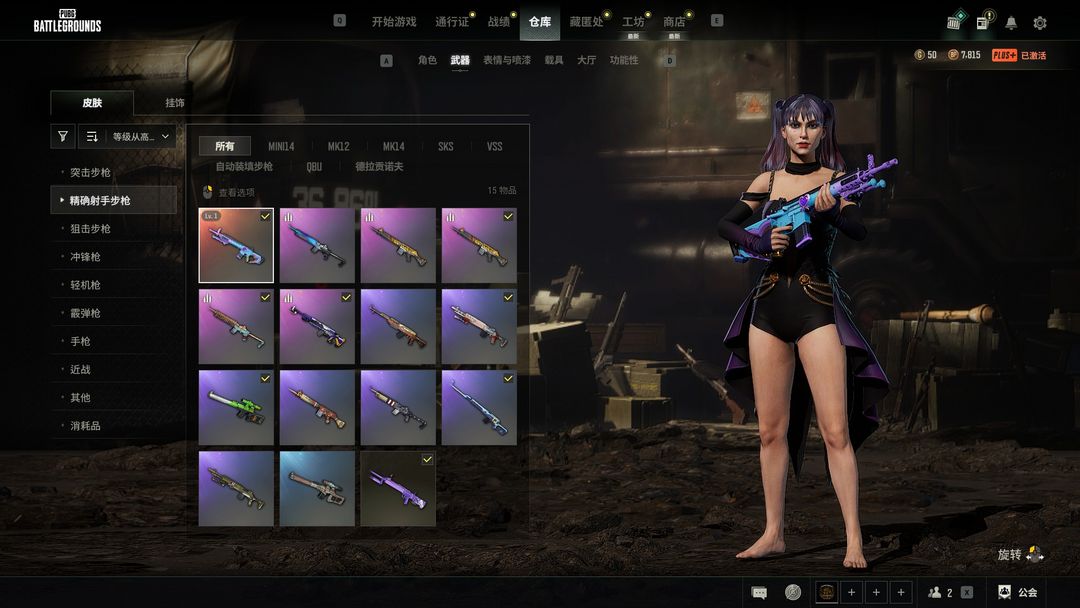
Task: Choose the 冲锋枪 submachine gun category
Action: (x=85, y=257)
